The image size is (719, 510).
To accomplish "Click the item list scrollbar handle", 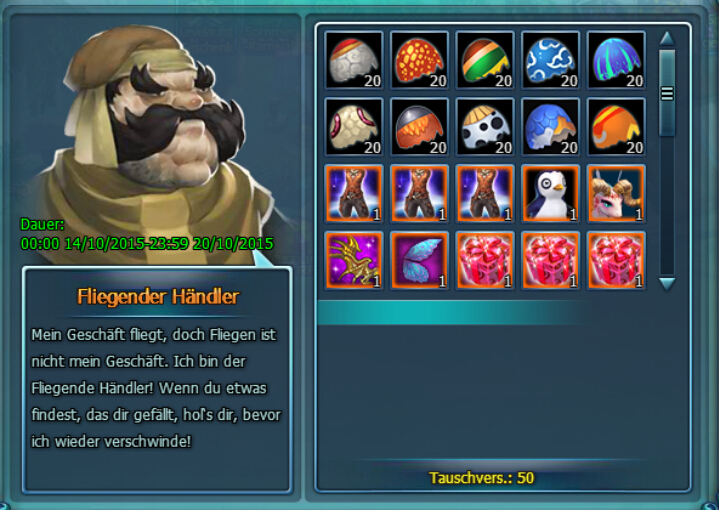I will point(667,92).
